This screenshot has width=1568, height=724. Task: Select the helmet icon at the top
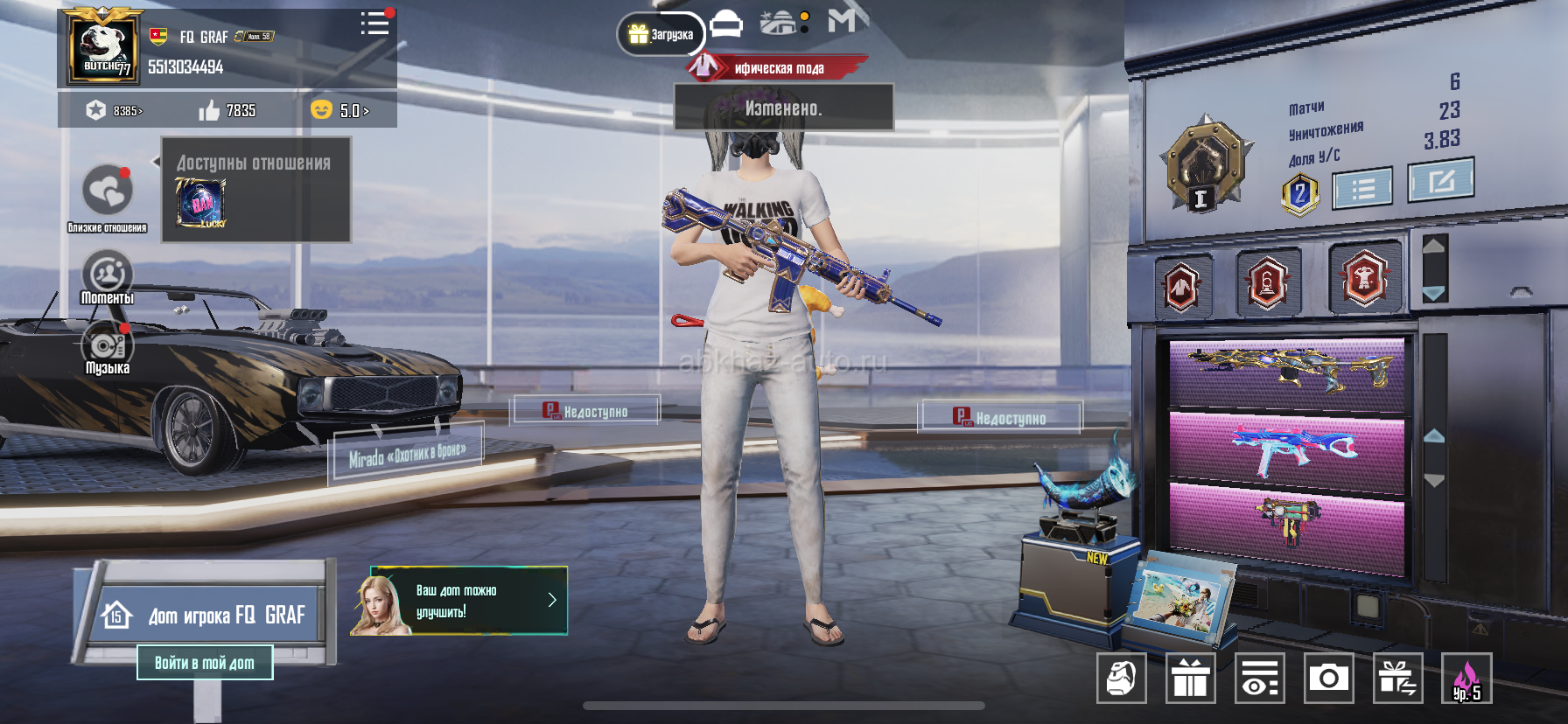[x=725, y=24]
